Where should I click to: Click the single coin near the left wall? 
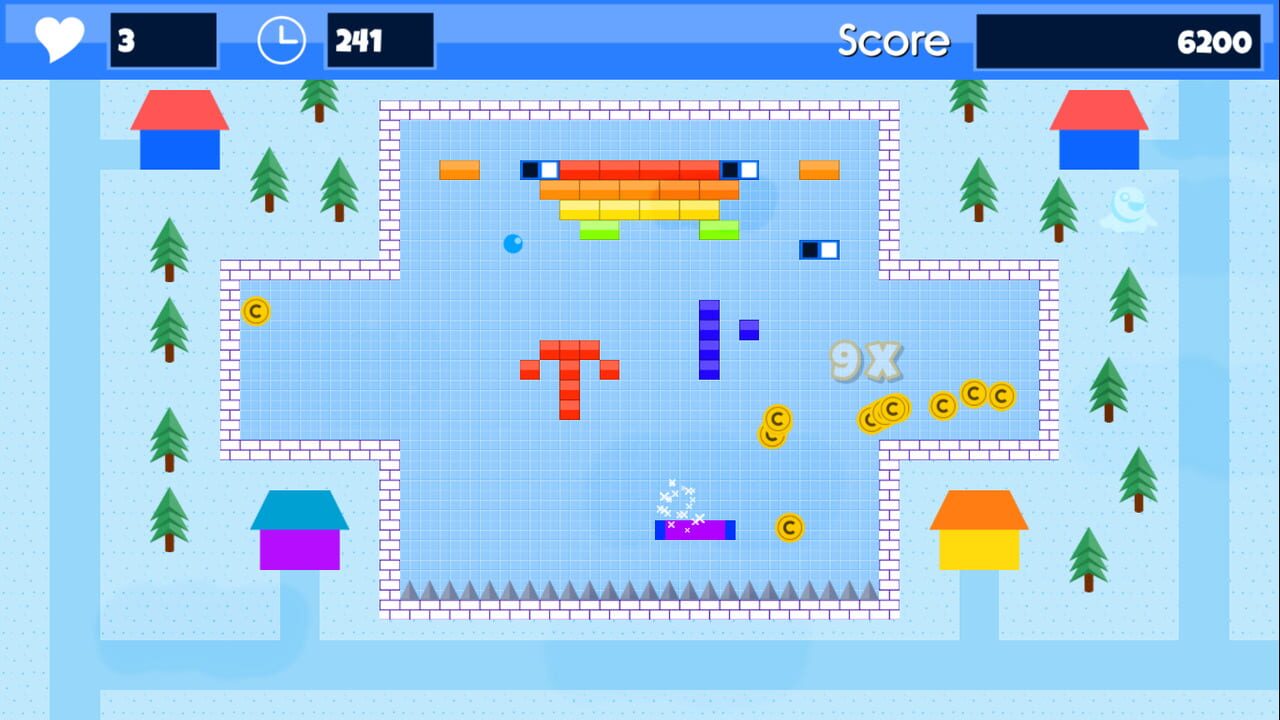255,312
